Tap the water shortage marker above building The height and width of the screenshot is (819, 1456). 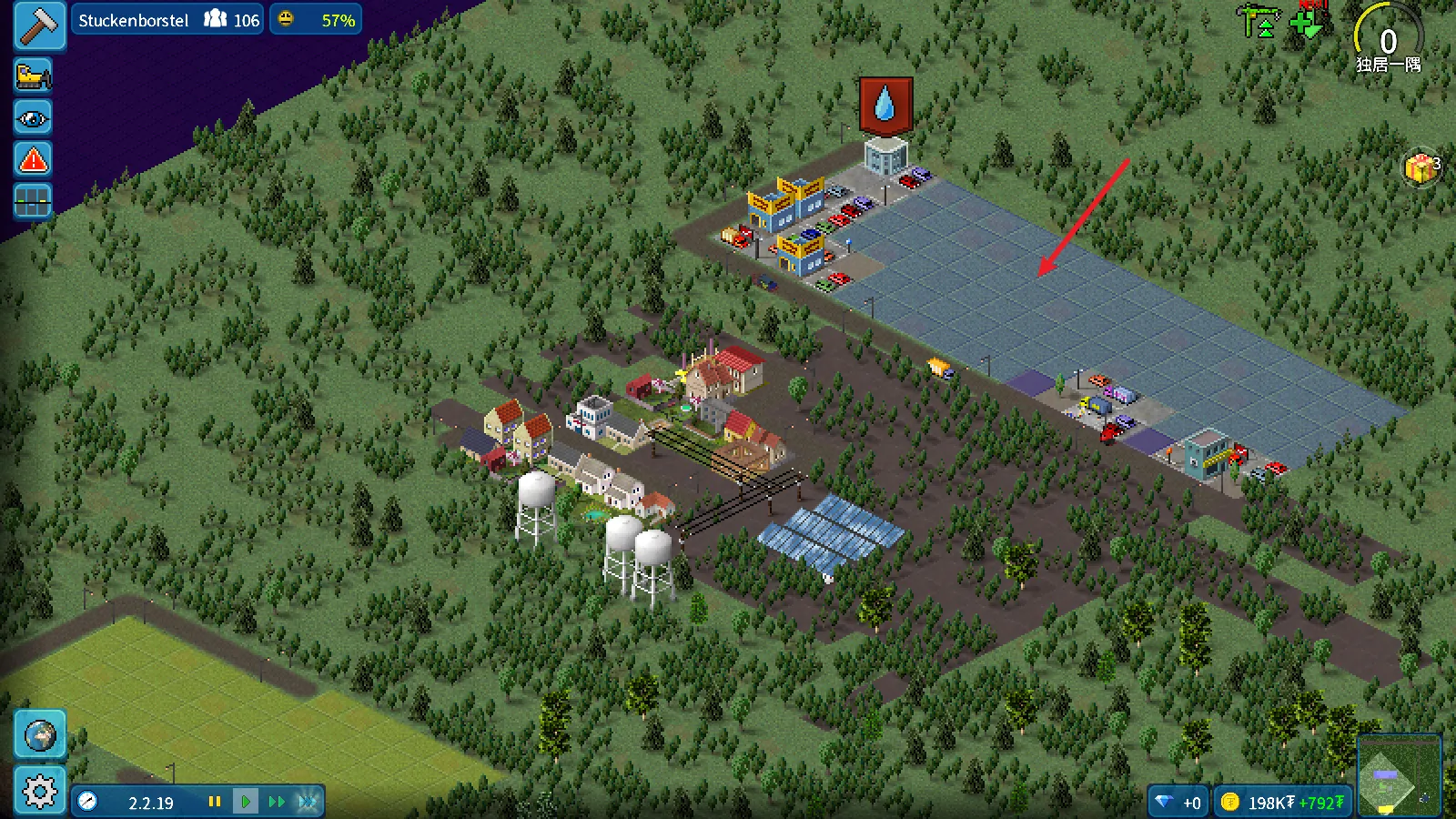[885, 106]
